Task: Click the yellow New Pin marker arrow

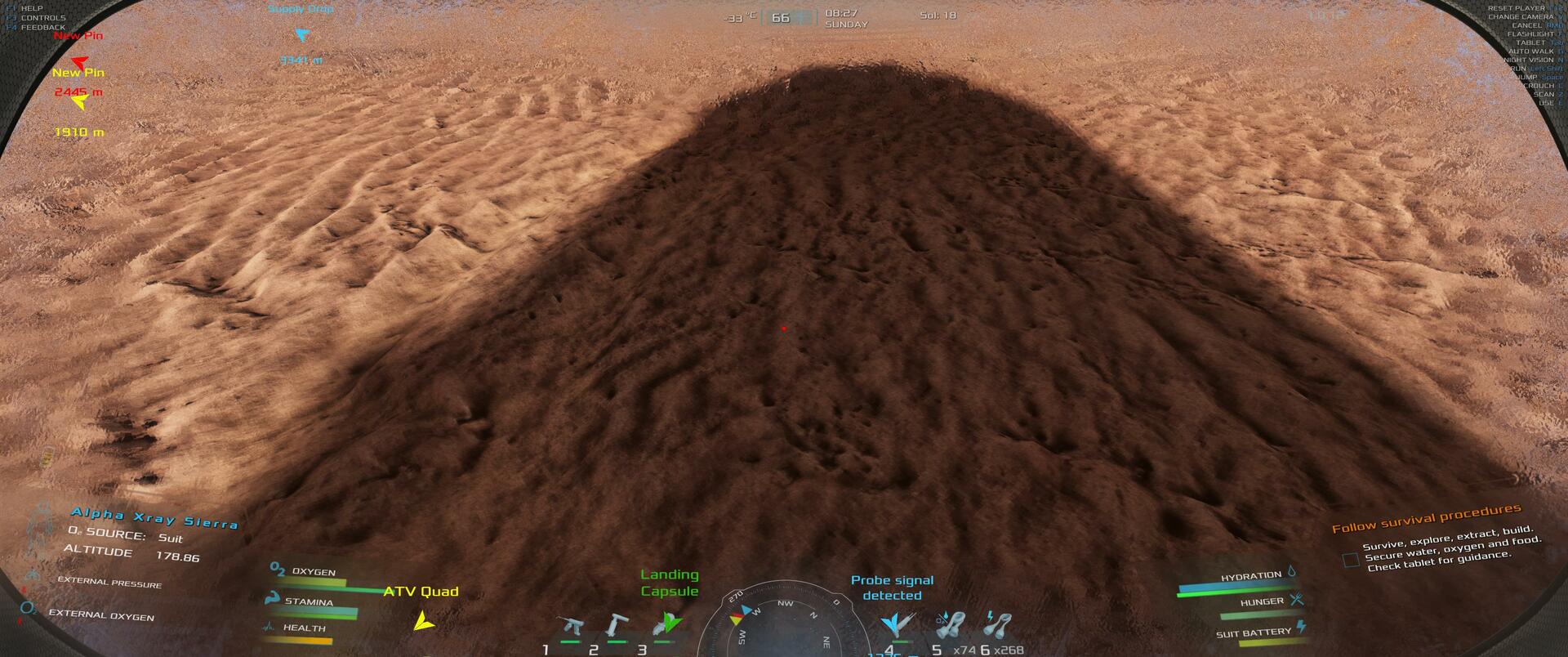Action: tap(79, 102)
